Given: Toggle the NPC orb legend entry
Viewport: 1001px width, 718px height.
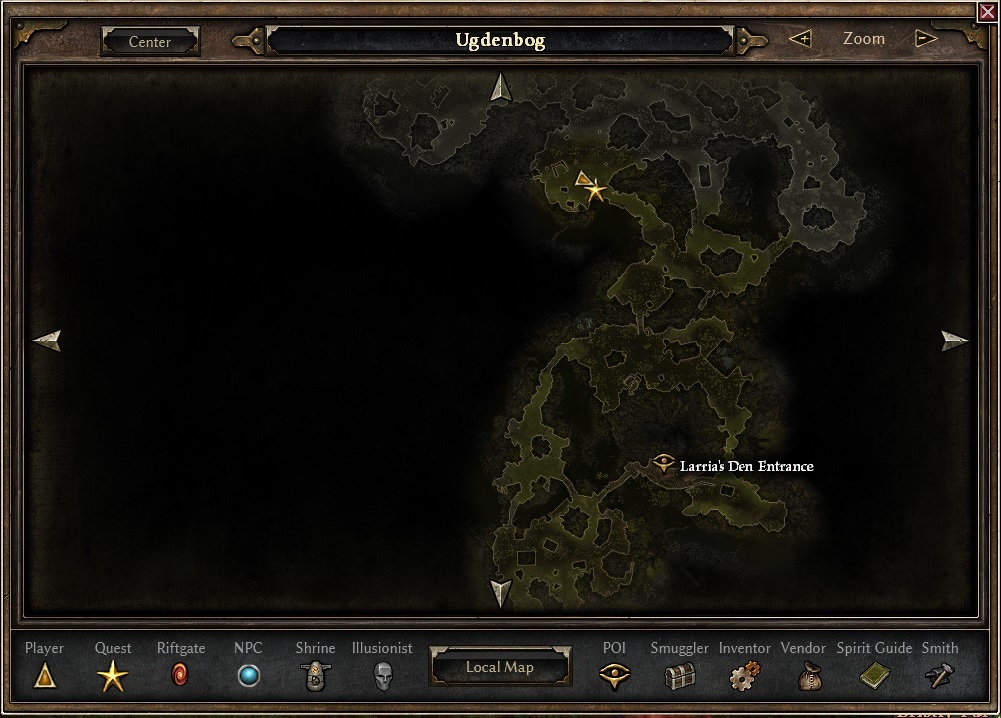Looking at the screenshot, I should [248, 676].
